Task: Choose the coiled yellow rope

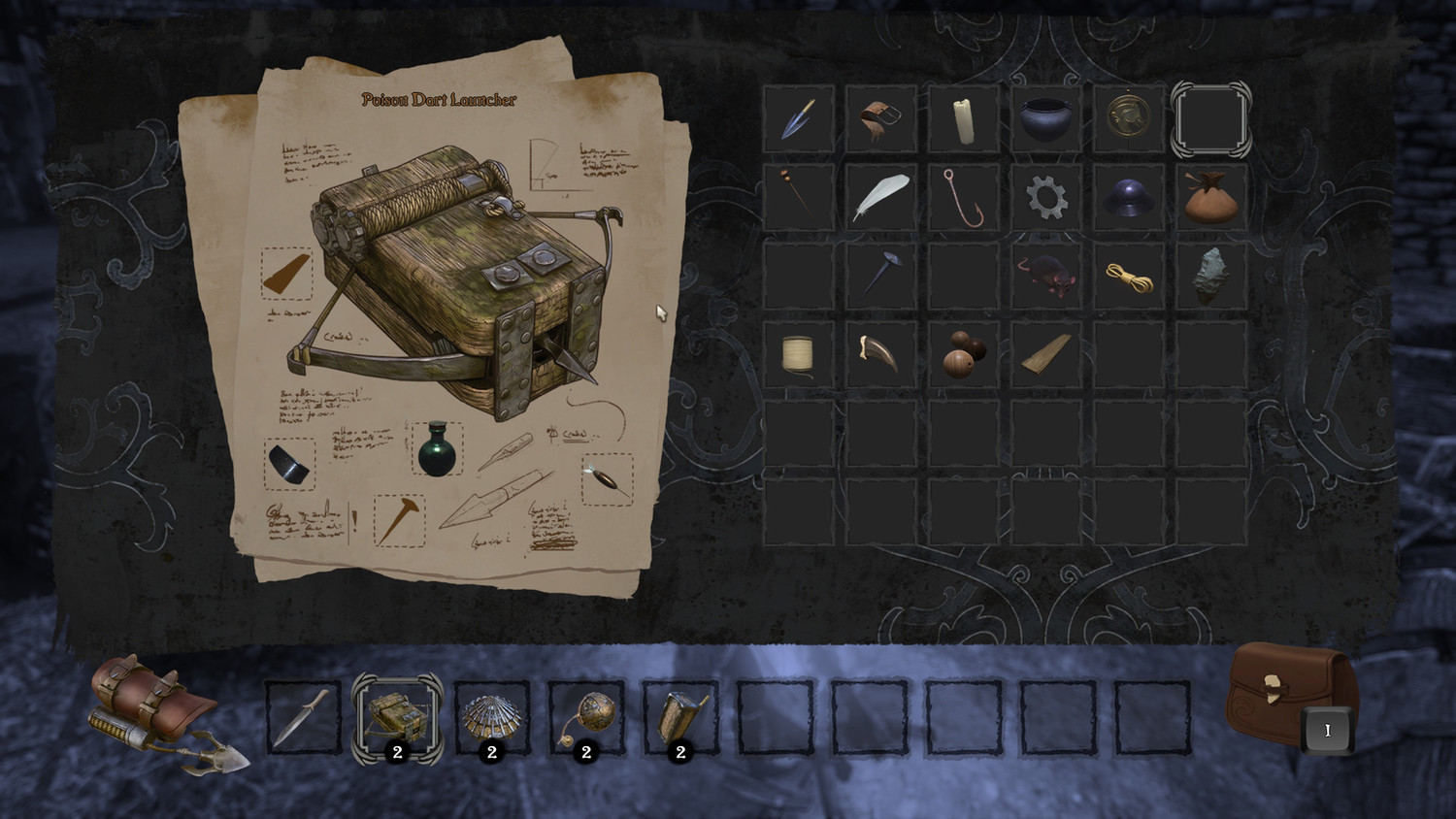Action: tap(1128, 276)
